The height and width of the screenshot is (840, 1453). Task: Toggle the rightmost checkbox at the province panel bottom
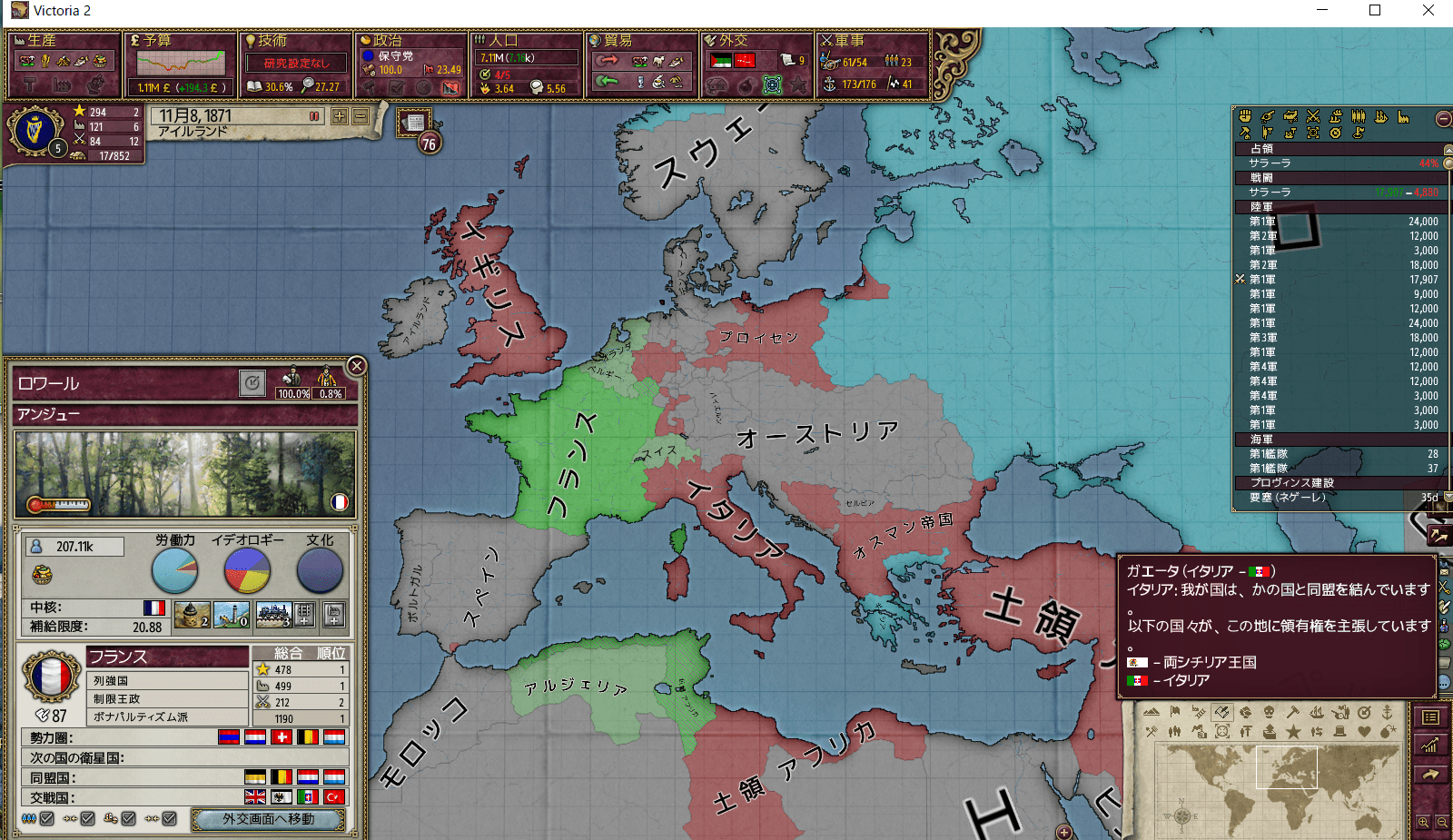coord(169,819)
